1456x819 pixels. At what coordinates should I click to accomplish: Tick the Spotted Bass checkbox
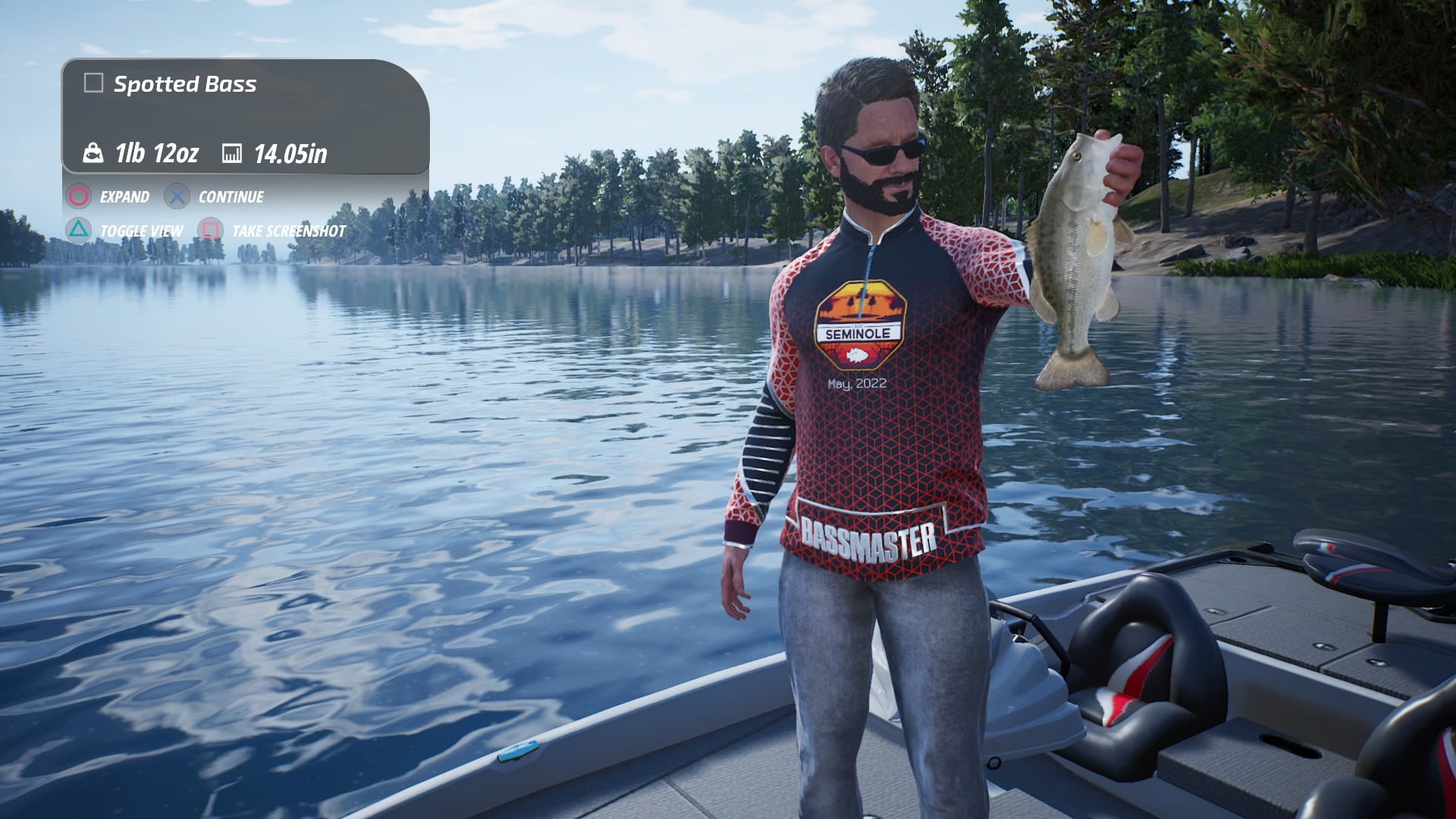[x=93, y=83]
